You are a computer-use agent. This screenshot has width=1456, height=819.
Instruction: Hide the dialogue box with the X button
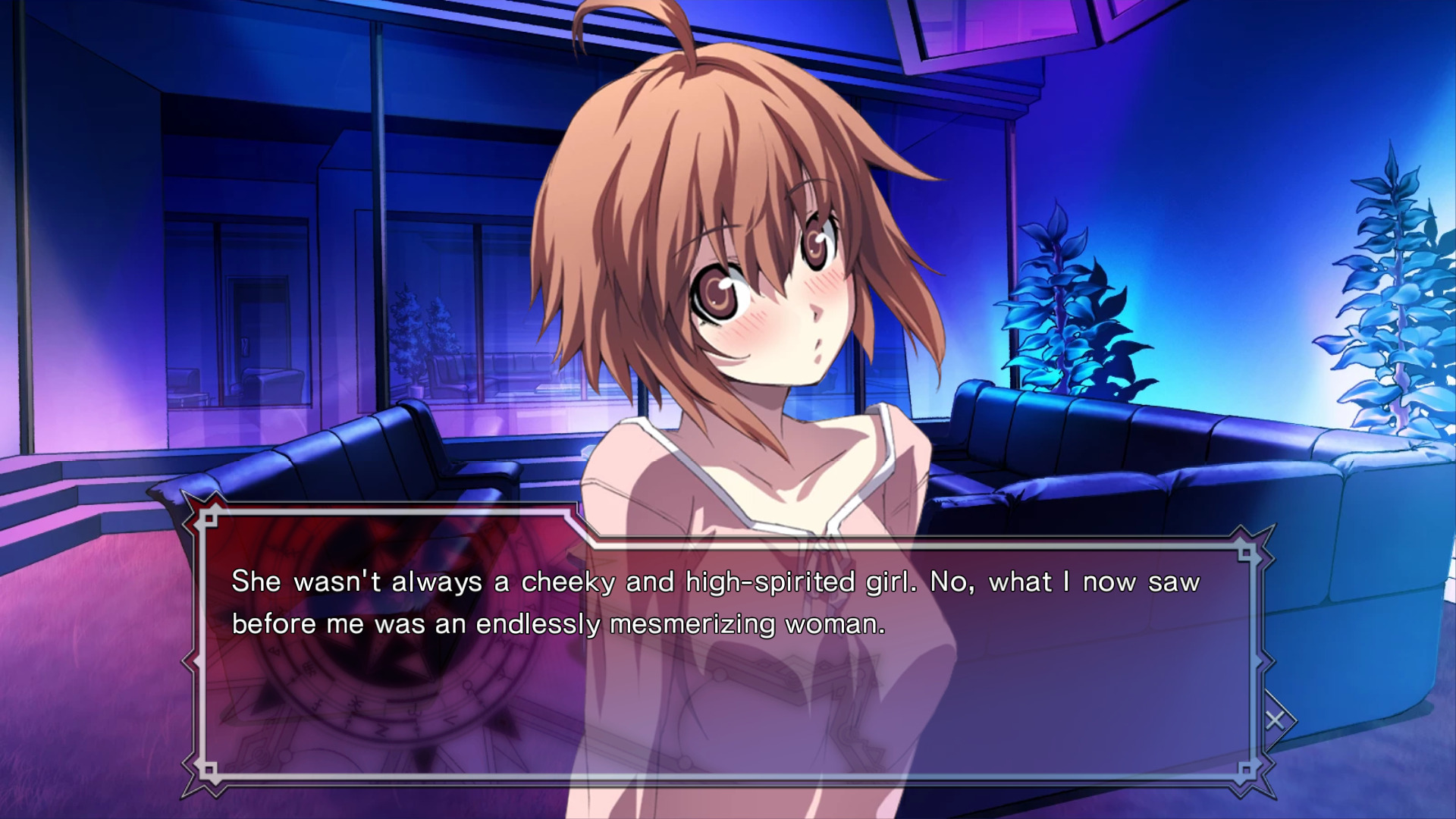tap(1275, 720)
